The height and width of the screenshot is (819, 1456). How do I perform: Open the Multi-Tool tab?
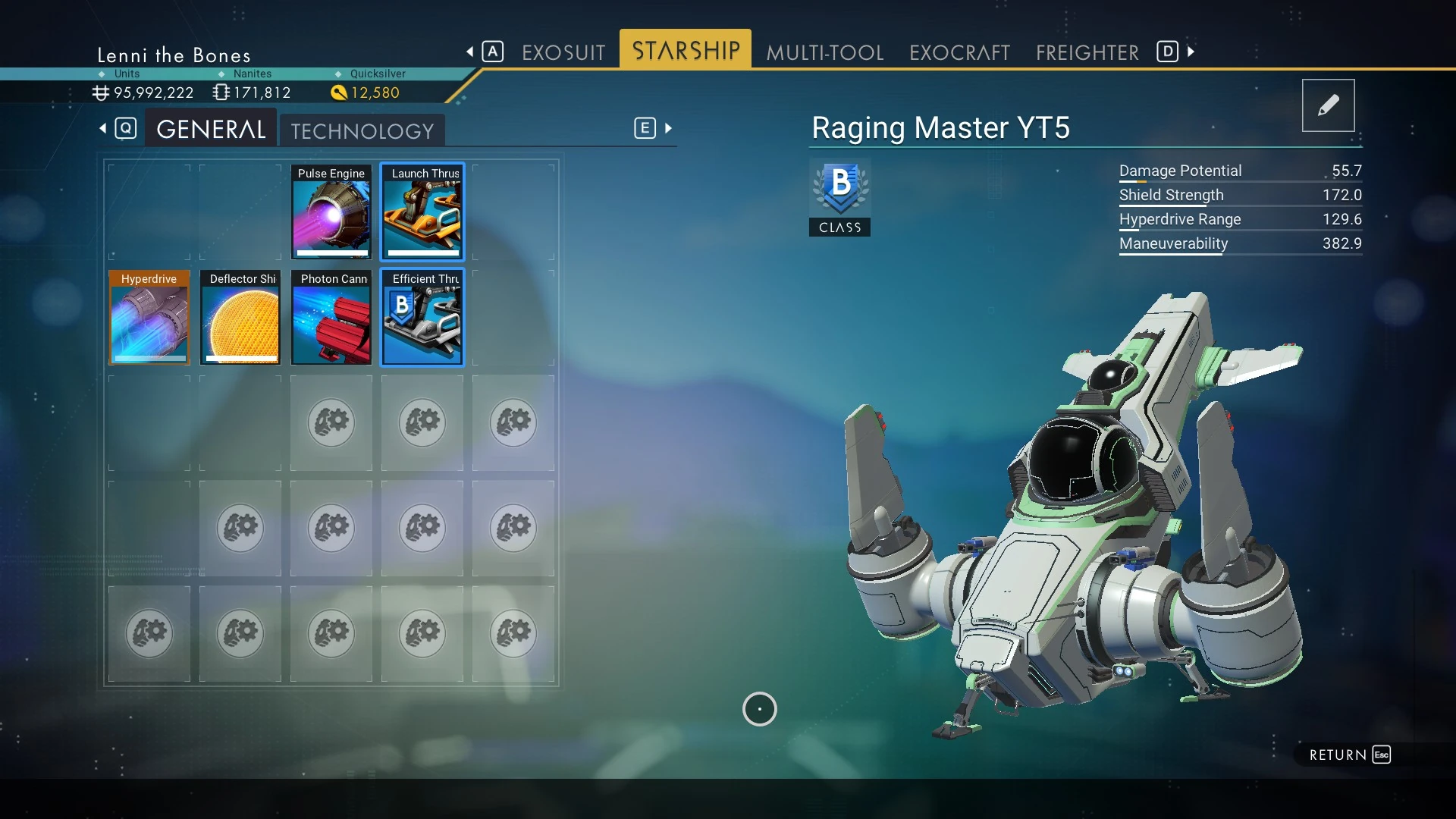(x=824, y=52)
